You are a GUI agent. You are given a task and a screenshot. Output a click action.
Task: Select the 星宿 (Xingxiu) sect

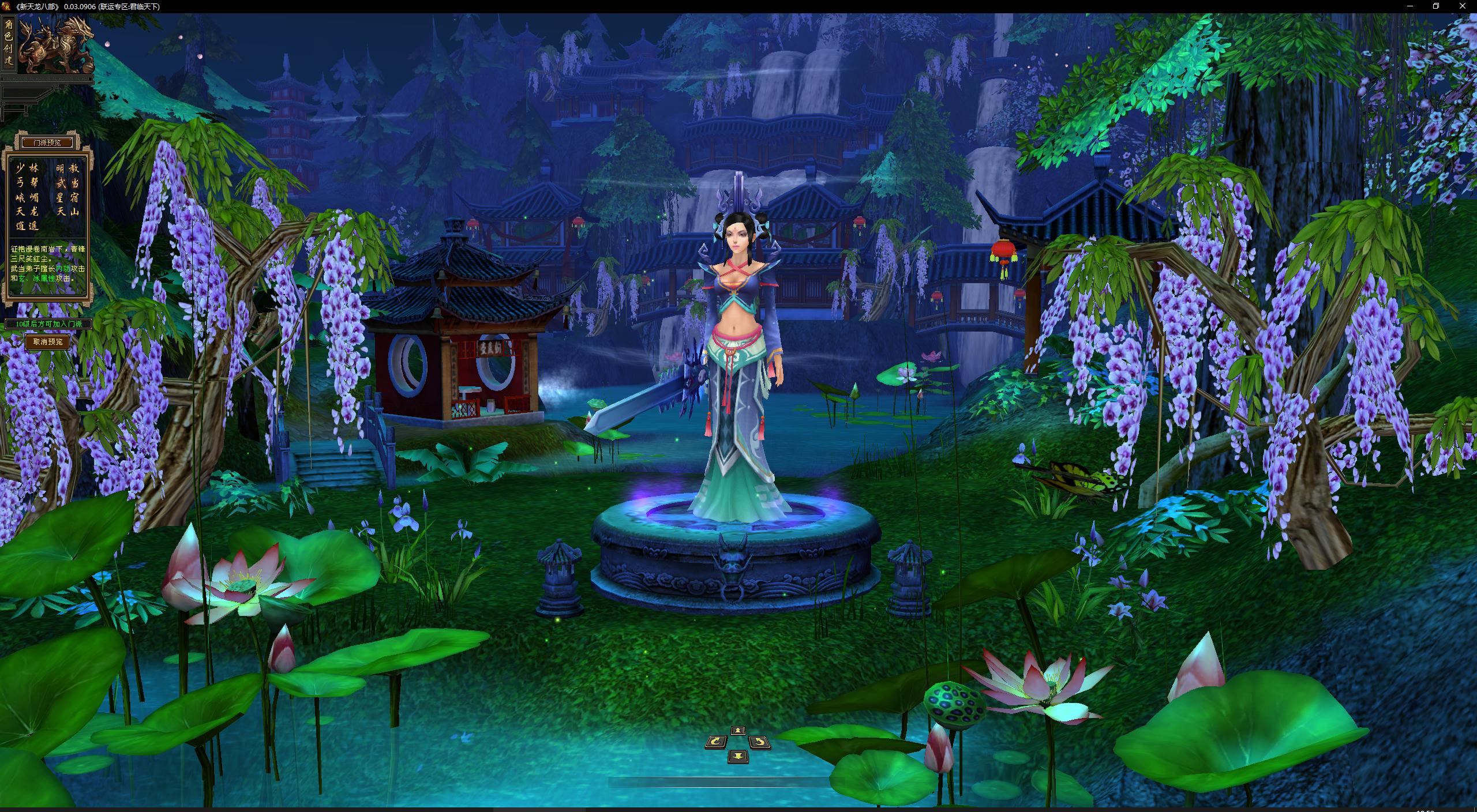click(68, 197)
